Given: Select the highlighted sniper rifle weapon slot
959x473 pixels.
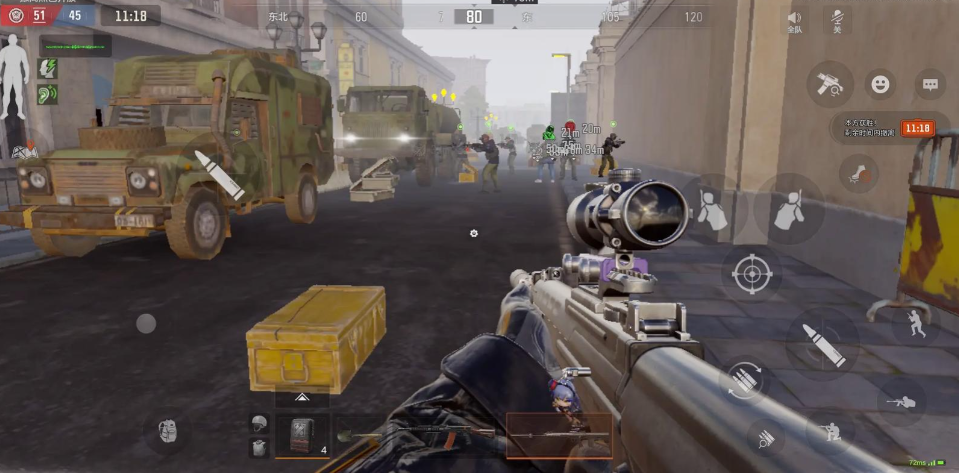Looking at the screenshot, I should [x=559, y=435].
